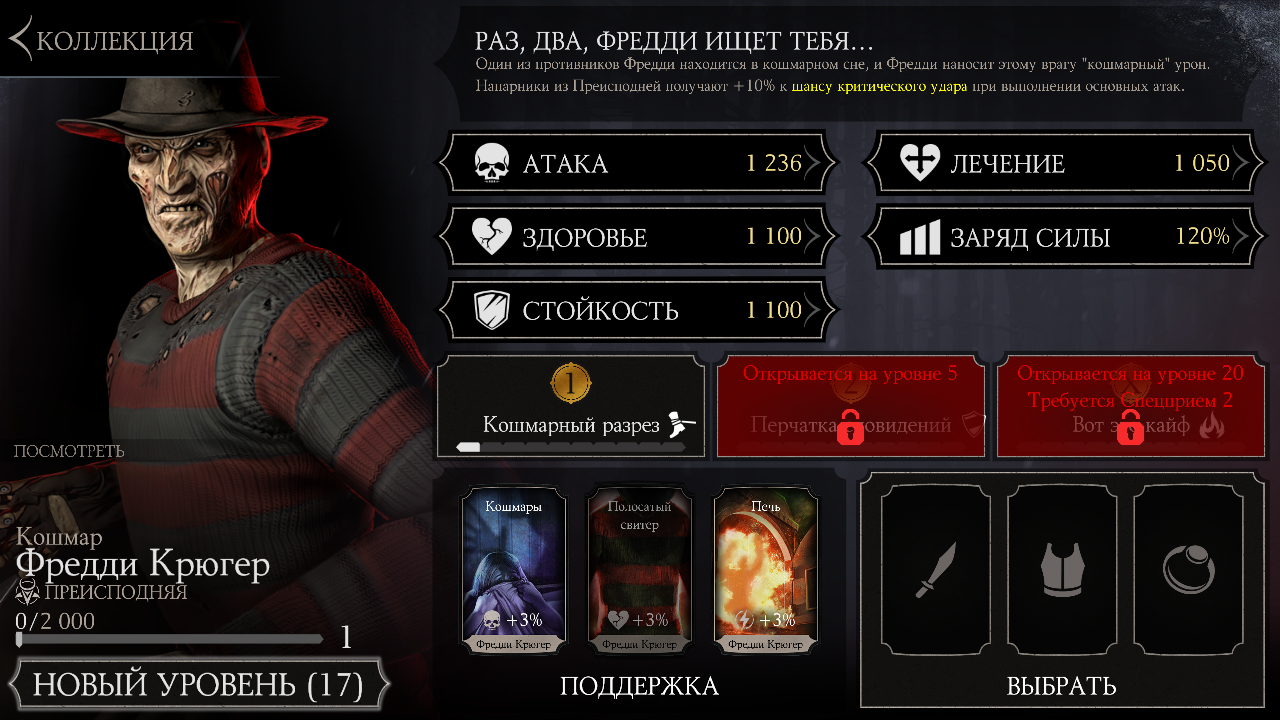The image size is (1280, 720).
Task: Select the Кошмарный разрез special attack
Action: [571, 407]
